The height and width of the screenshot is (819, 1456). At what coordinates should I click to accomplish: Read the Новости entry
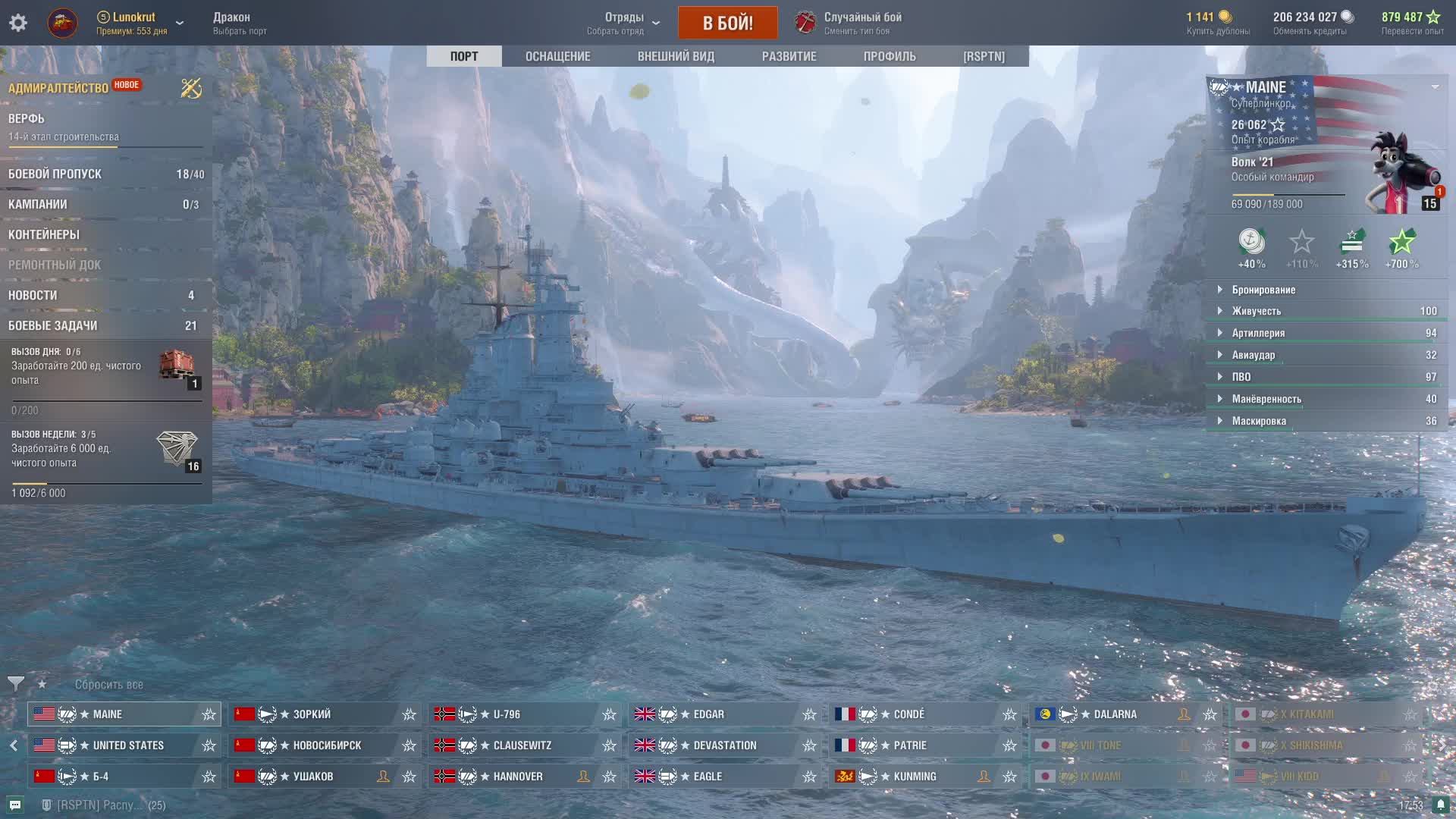click(x=33, y=296)
